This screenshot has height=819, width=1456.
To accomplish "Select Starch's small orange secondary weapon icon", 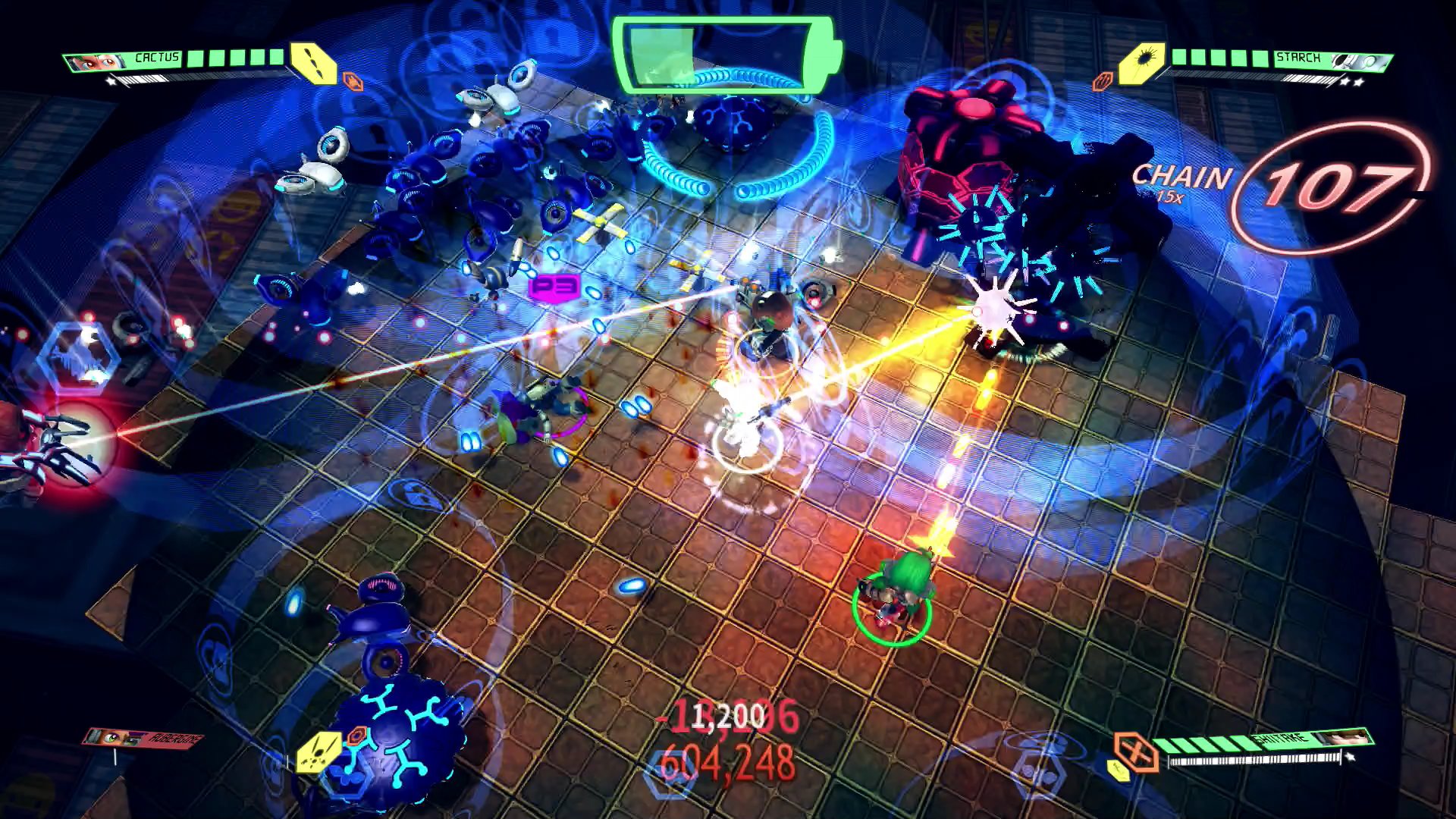I will [x=1102, y=81].
